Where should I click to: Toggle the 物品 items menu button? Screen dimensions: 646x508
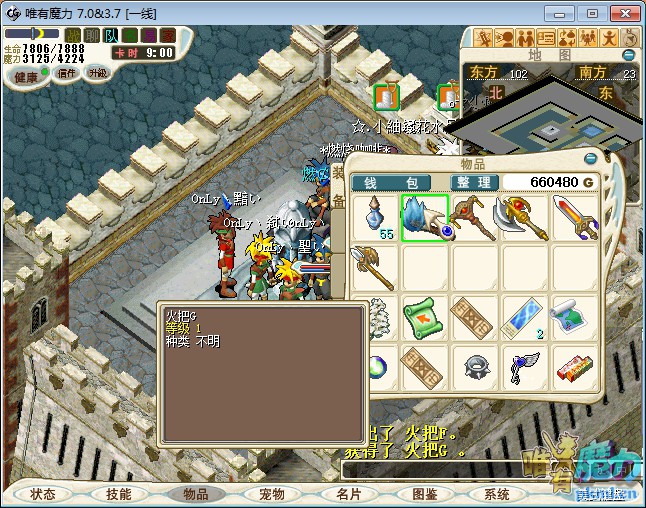(195, 494)
